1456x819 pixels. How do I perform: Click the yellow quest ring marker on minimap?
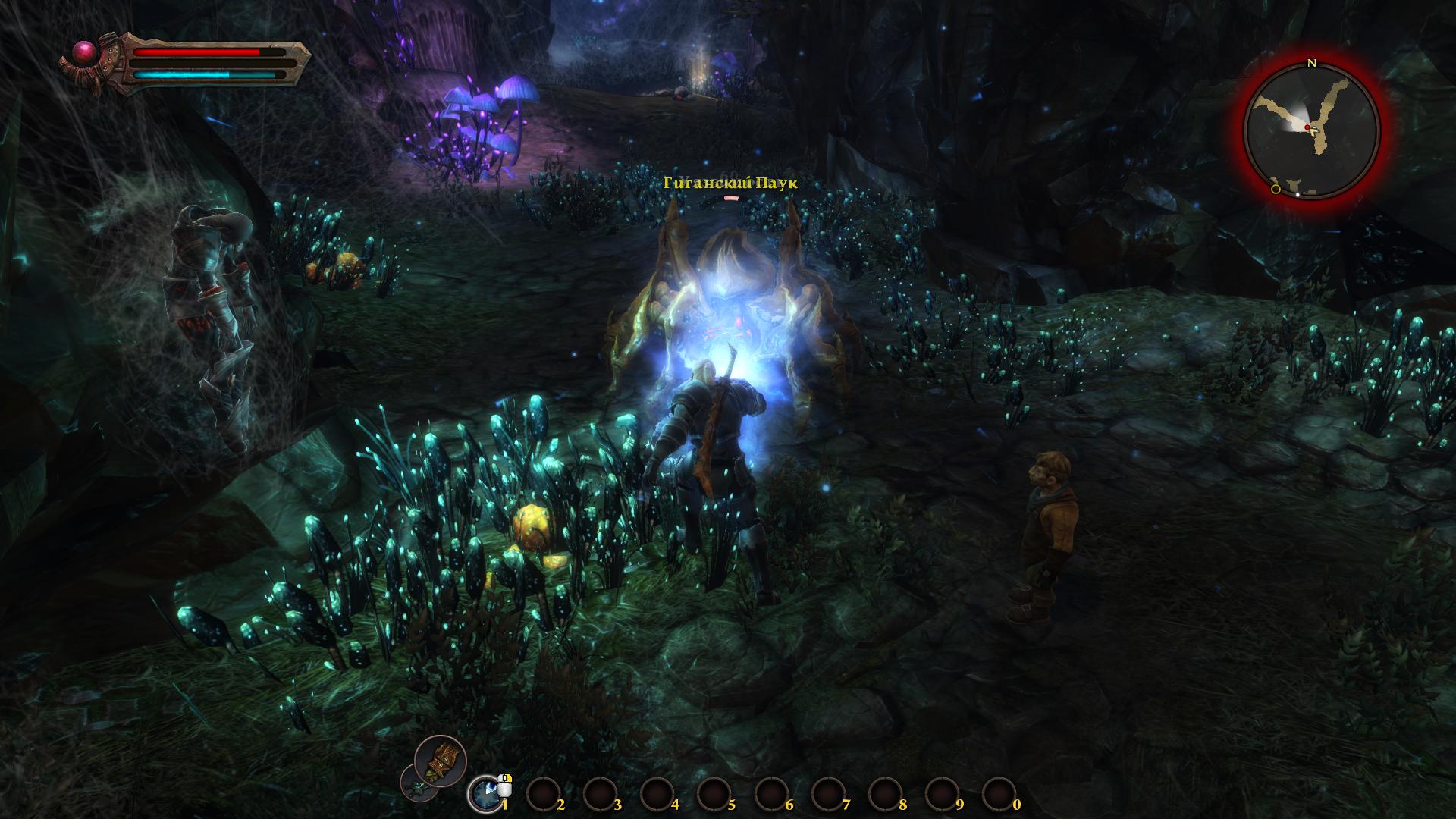(x=1276, y=189)
